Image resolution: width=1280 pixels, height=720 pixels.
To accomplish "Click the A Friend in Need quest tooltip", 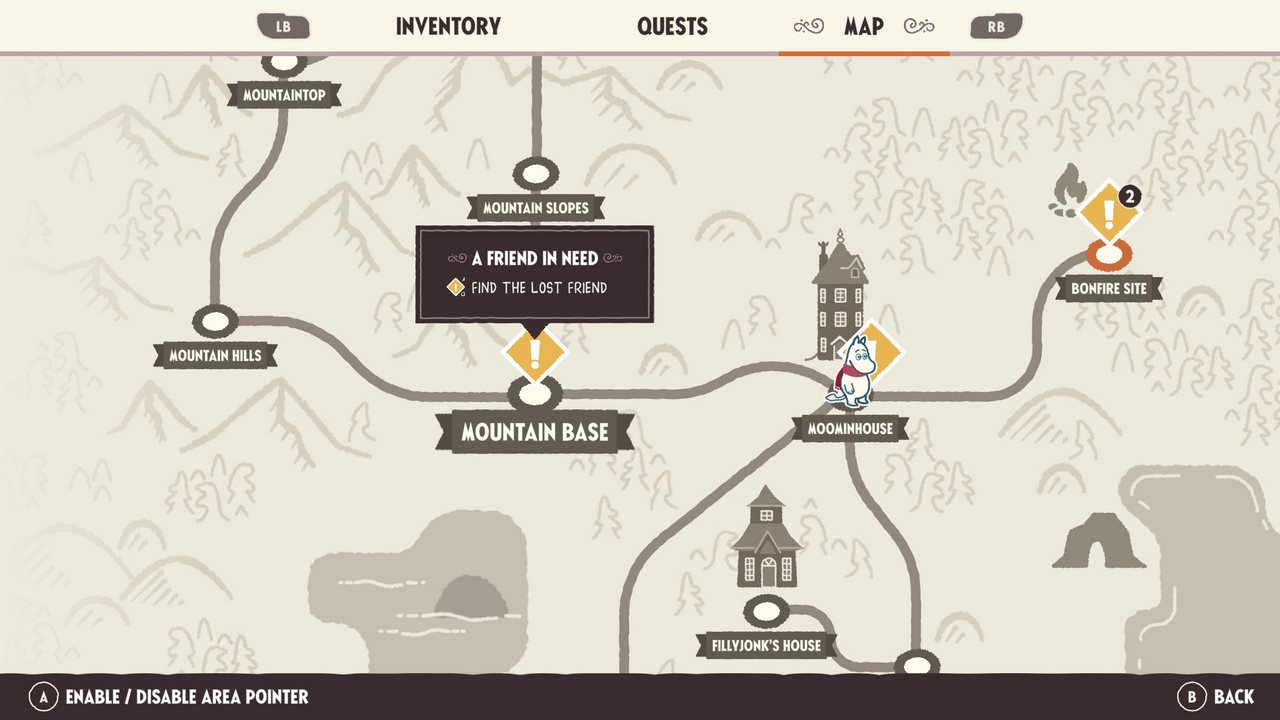I will (x=535, y=273).
